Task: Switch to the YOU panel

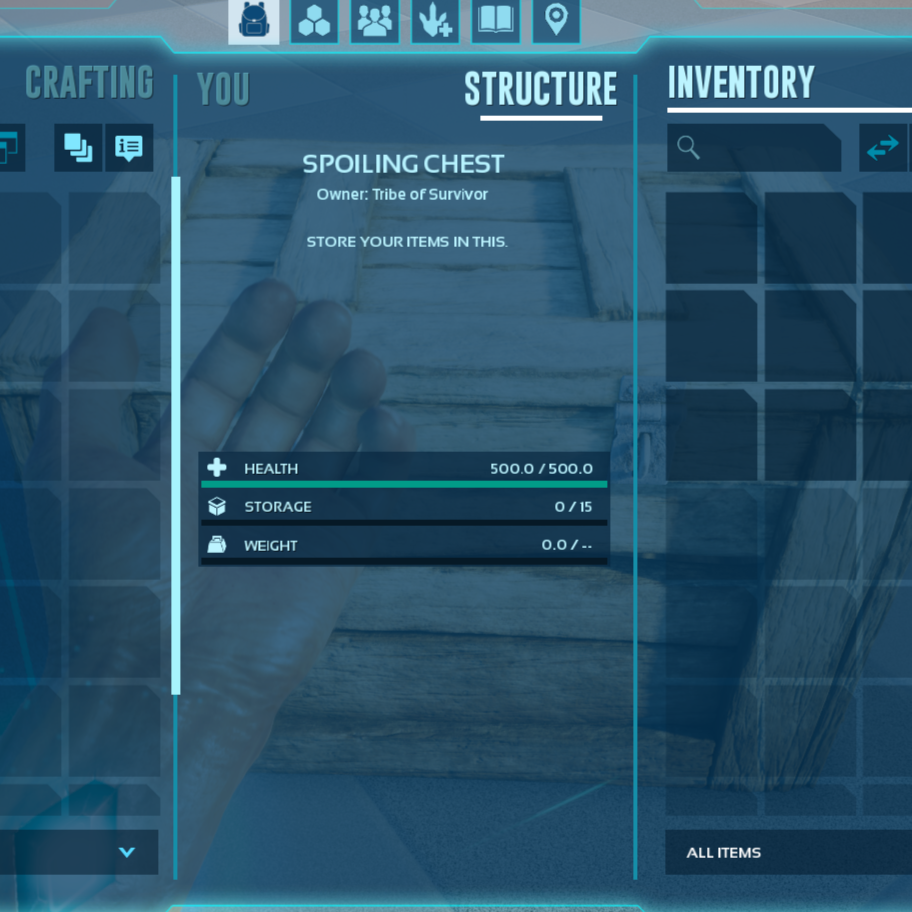Action: pyautogui.click(x=223, y=90)
